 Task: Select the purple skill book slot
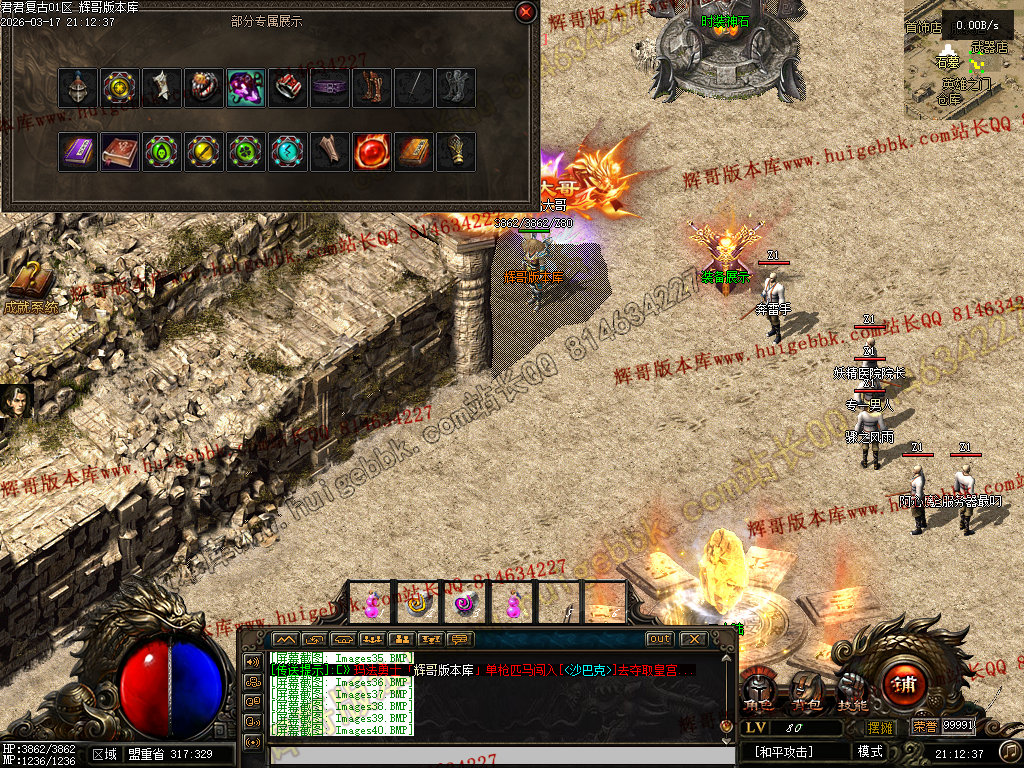click(x=77, y=152)
